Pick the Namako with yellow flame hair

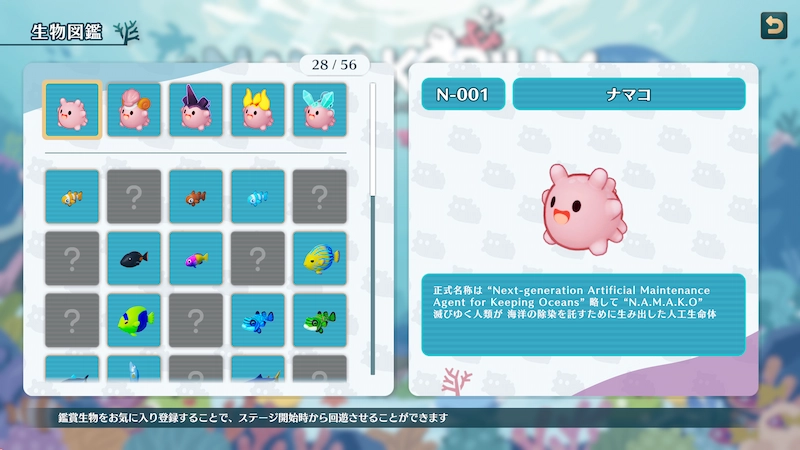(x=258, y=110)
